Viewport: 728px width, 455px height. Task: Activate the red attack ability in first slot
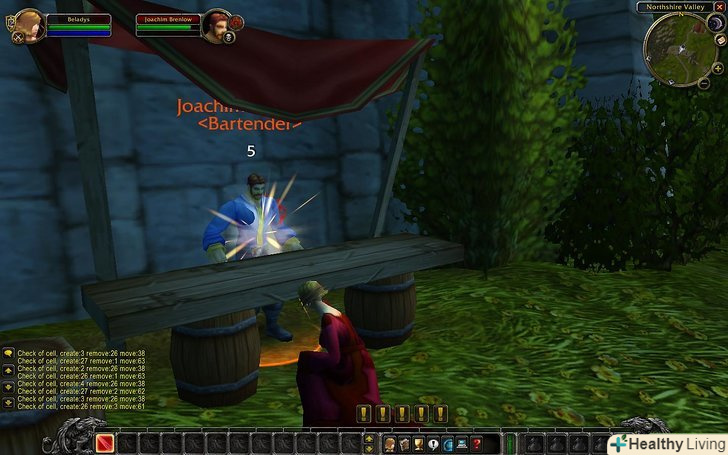(x=105, y=443)
